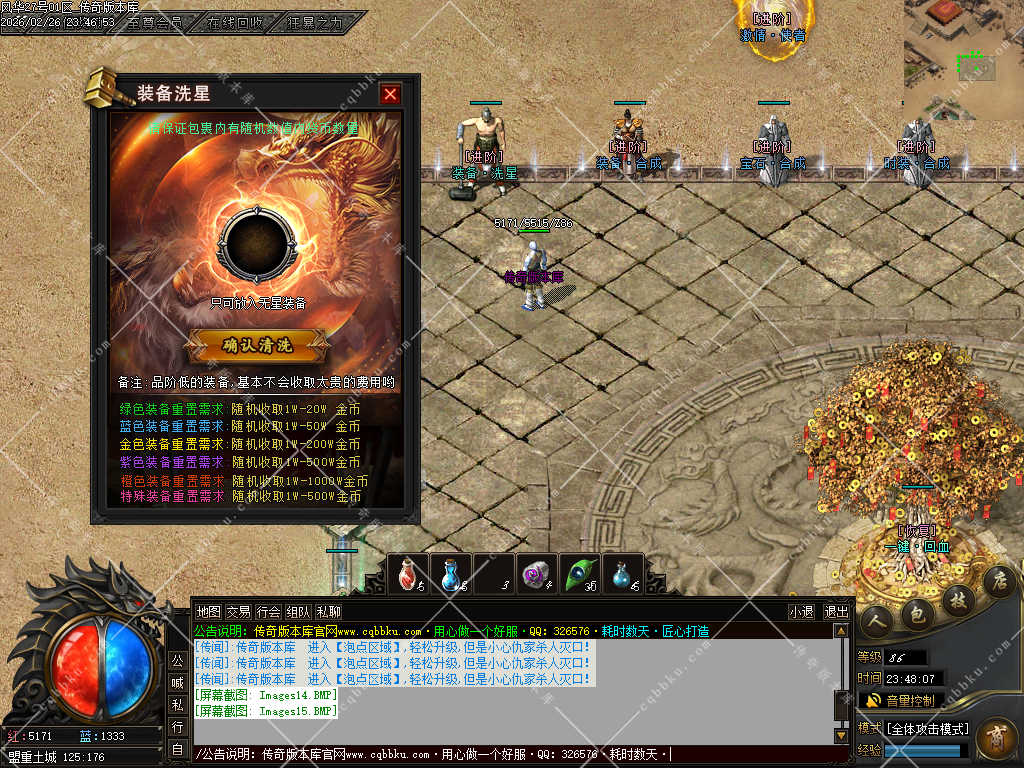1024x768 pixels.
Task: Open the 音量控制 volume control
Action: 900,700
